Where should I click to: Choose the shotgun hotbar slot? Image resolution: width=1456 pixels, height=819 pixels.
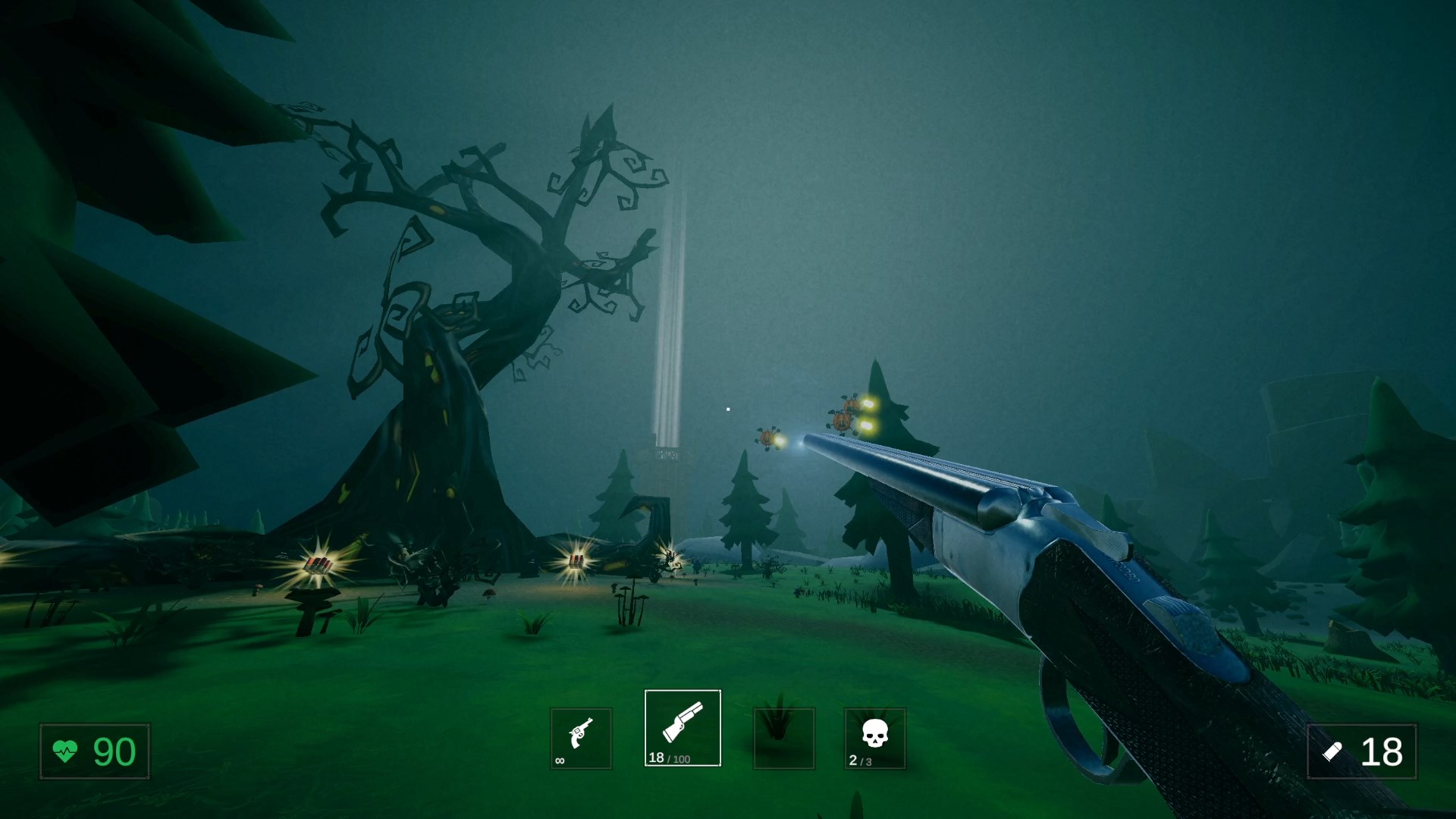(682, 727)
